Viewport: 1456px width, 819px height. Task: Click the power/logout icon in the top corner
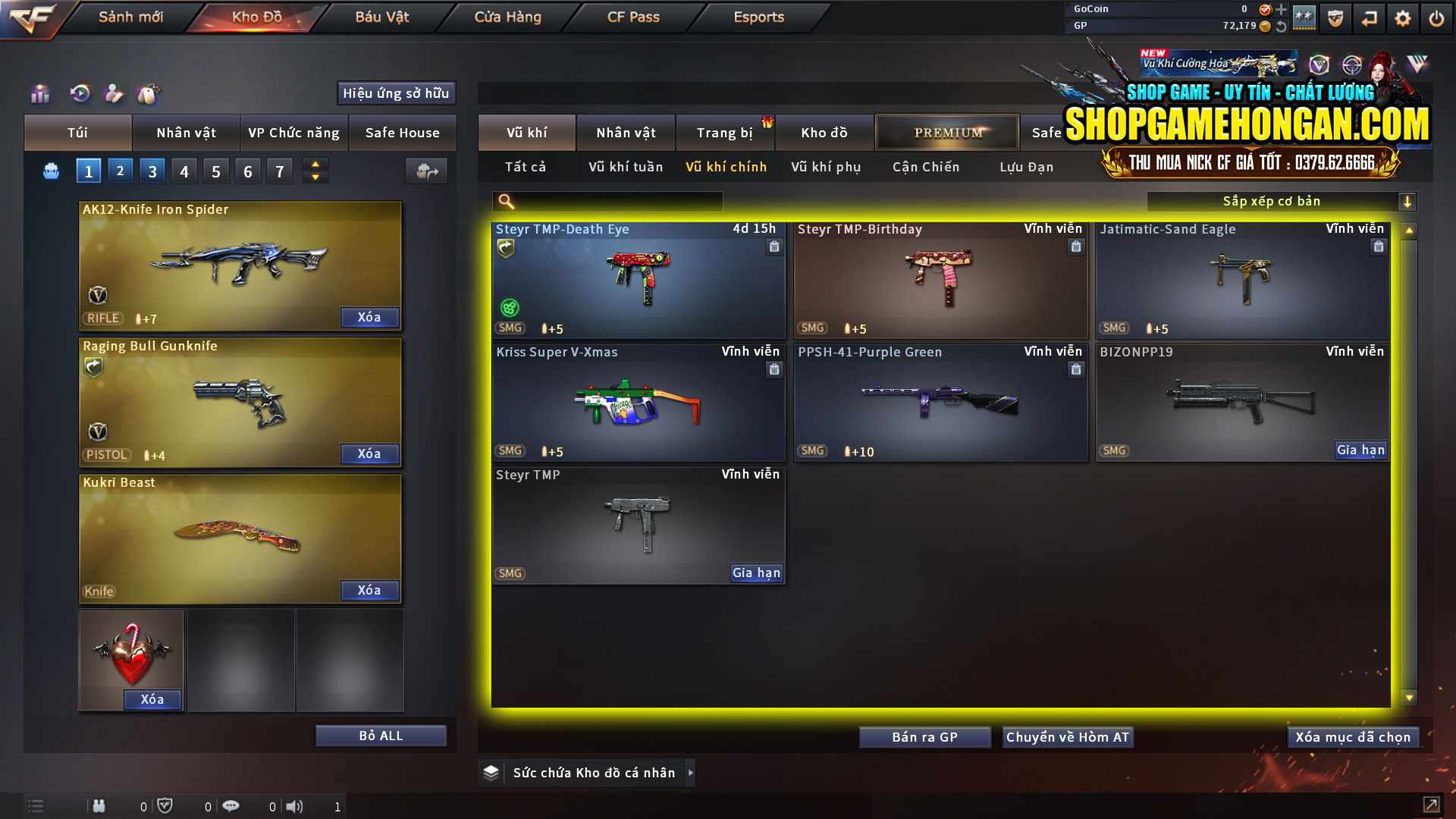[1436, 17]
